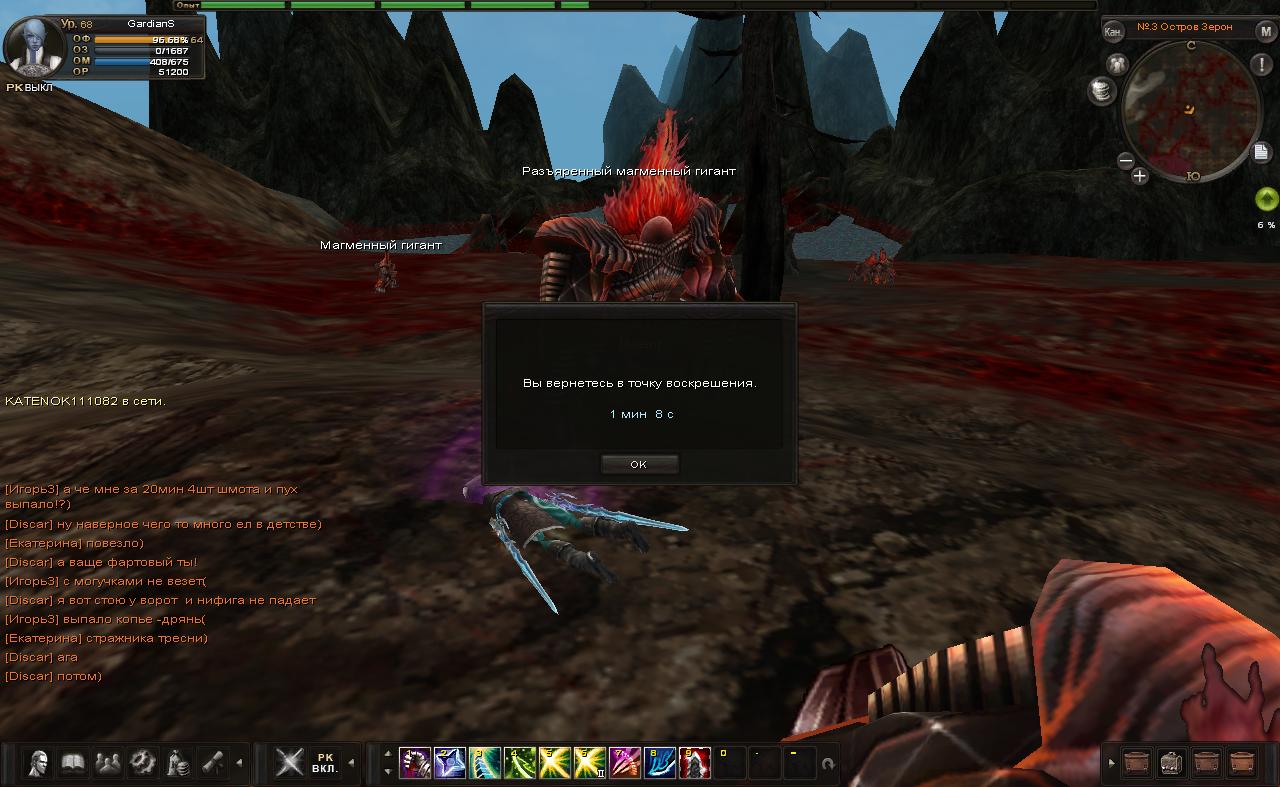Open the character head icon menu
The image size is (1280, 787).
click(x=39, y=763)
